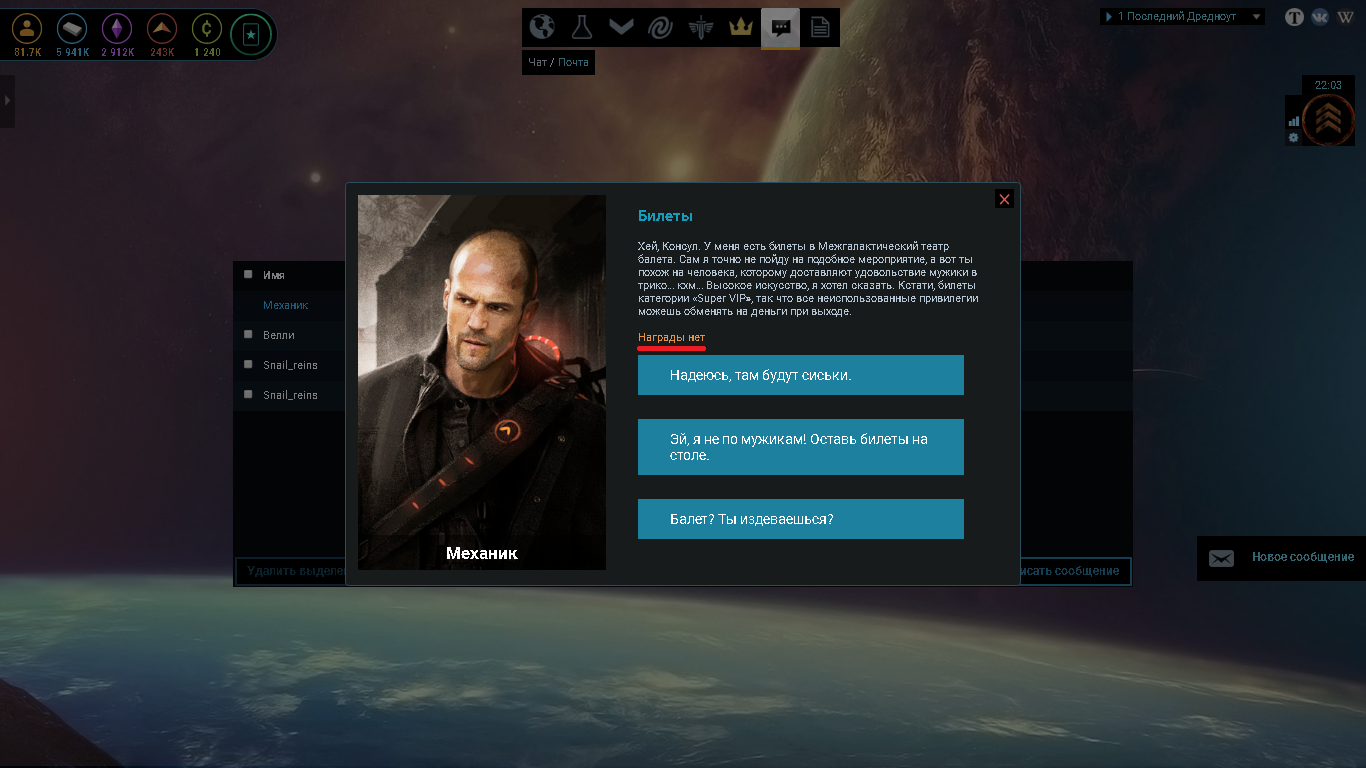This screenshot has height=768, width=1366.
Task: Select the reply "Оставь билеты на столе"
Action: pyautogui.click(x=800, y=447)
